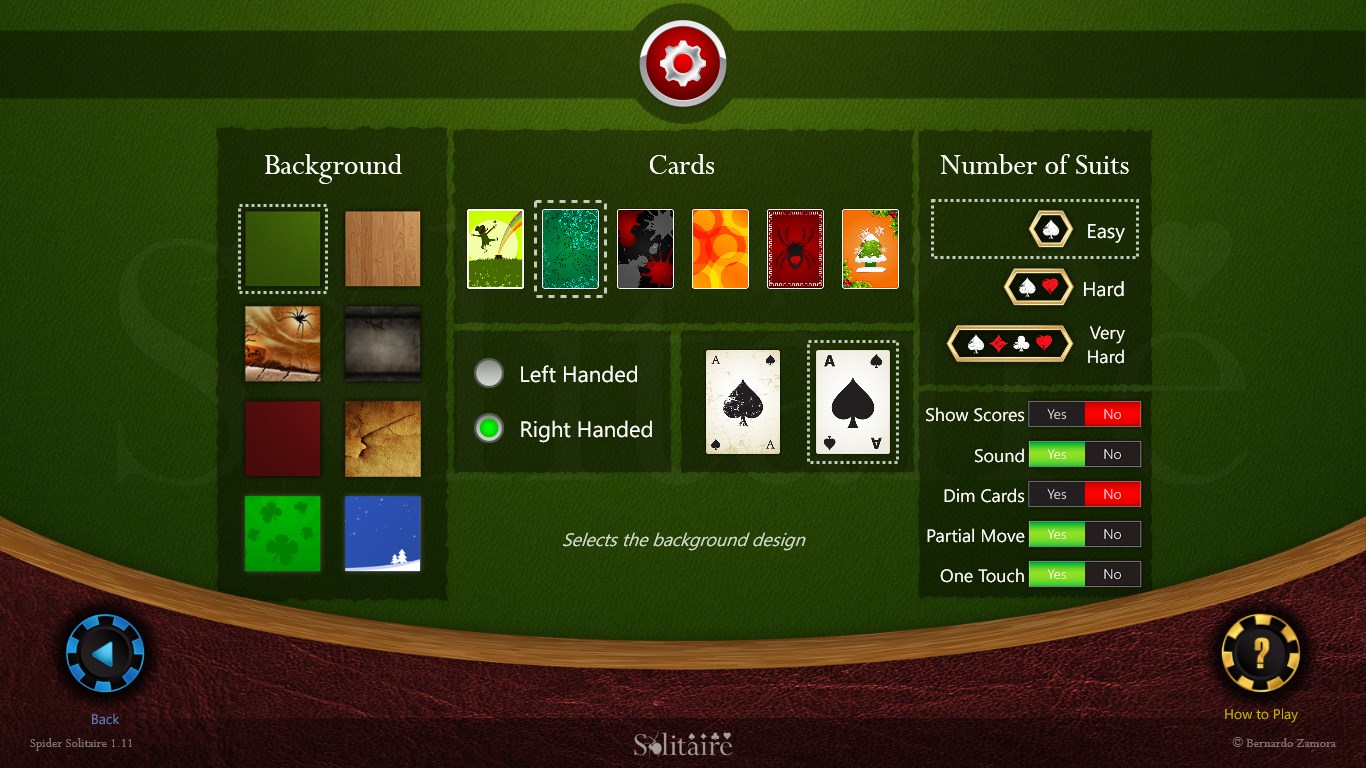This screenshot has width=1366, height=768.
Task: Turn on Dim Cards
Action: 1057,493
